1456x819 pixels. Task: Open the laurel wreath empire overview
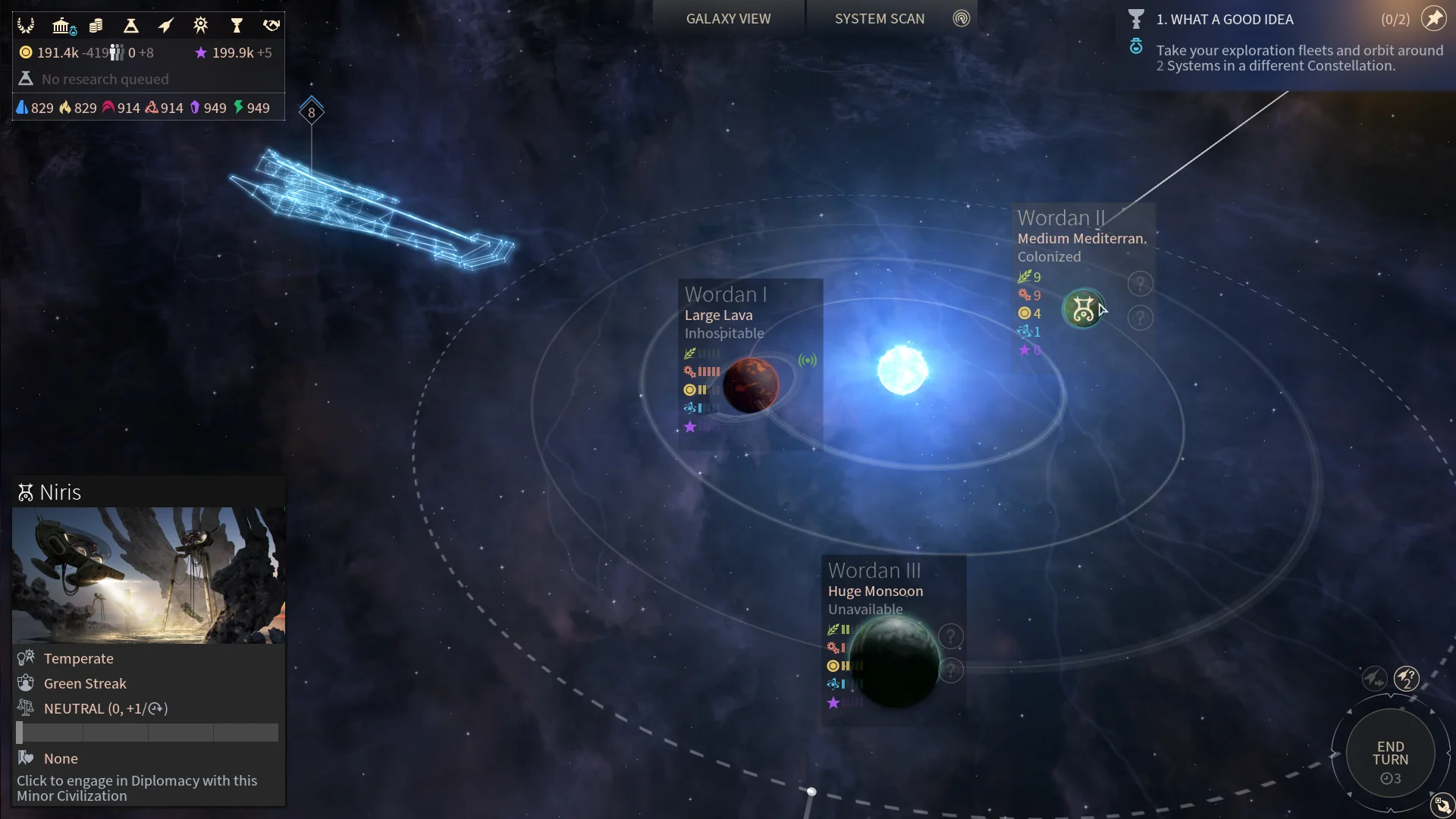point(26,26)
